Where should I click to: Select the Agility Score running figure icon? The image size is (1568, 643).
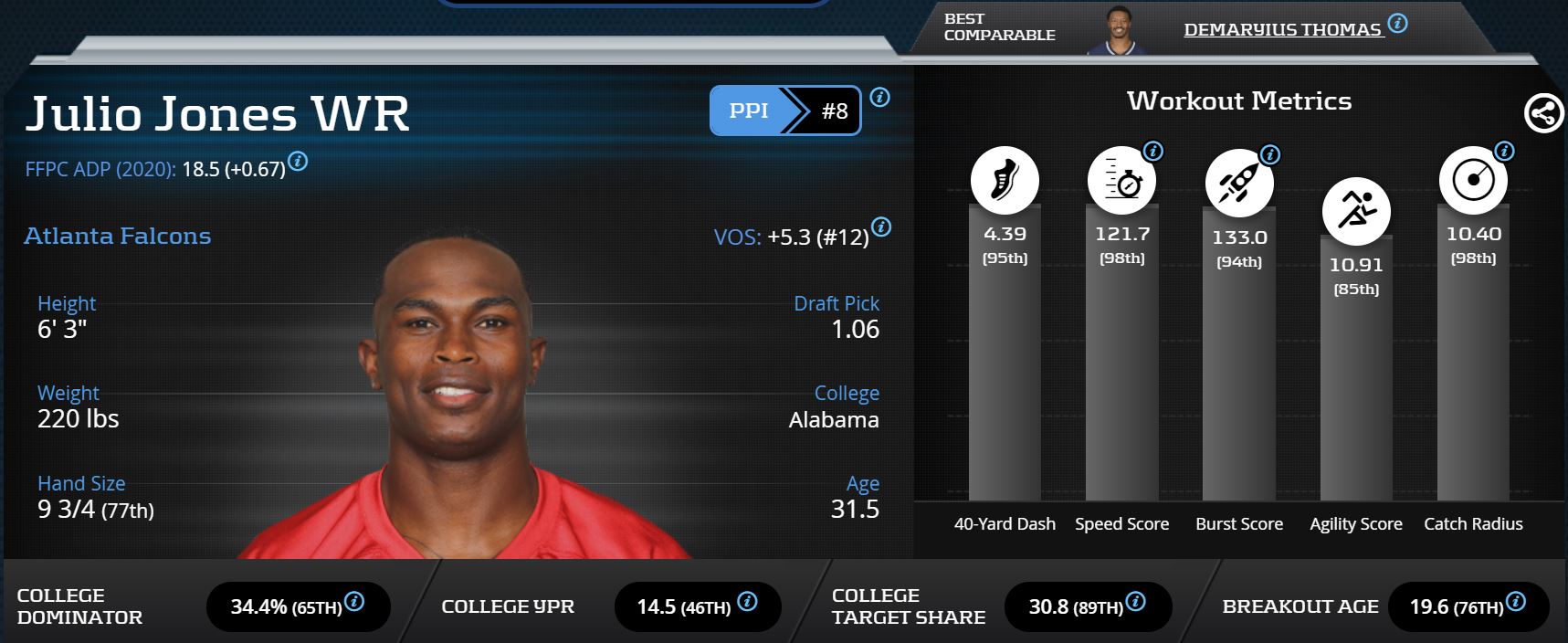1356,211
